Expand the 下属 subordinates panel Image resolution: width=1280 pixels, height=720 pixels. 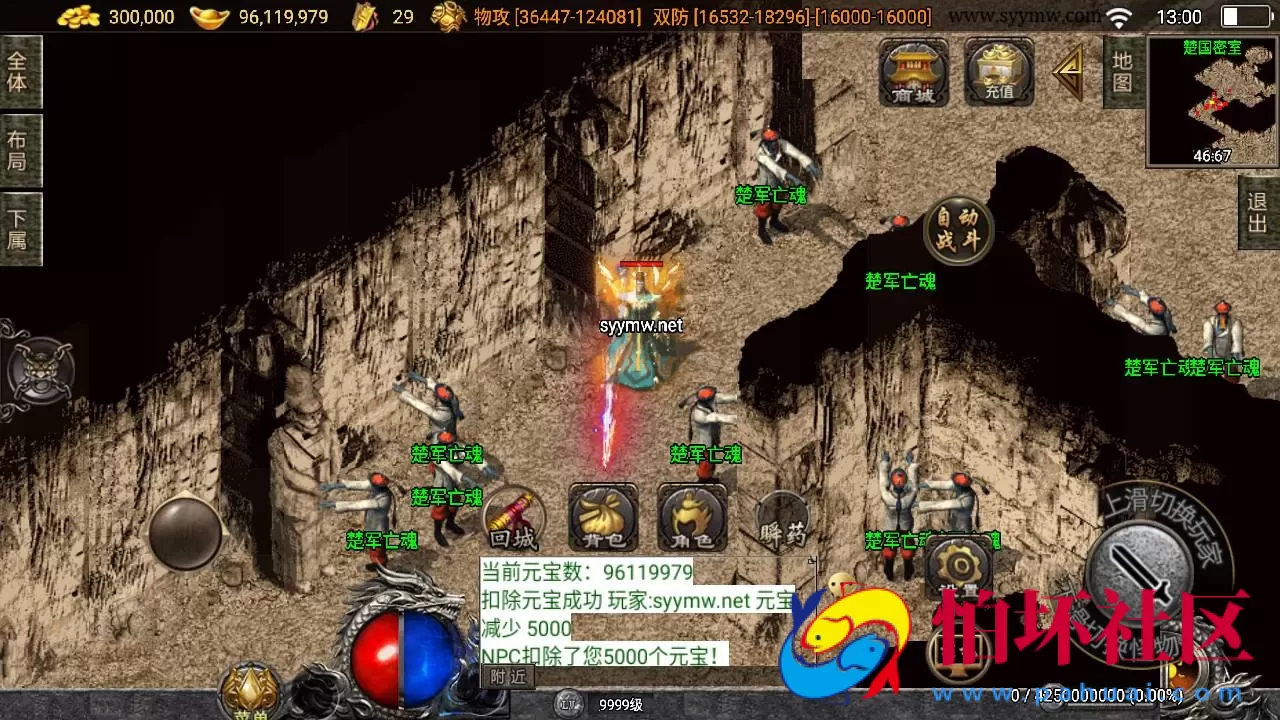[20, 228]
